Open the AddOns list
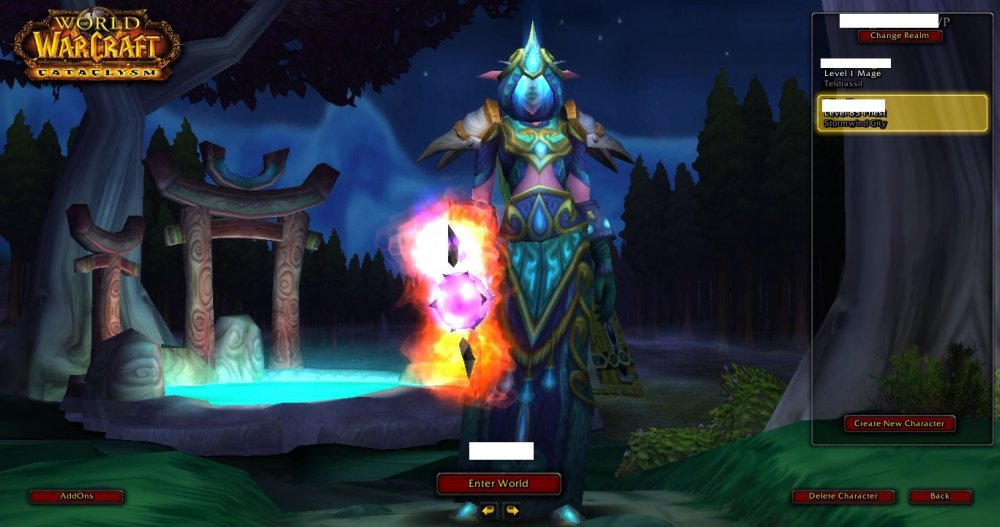 tap(76, 496)
